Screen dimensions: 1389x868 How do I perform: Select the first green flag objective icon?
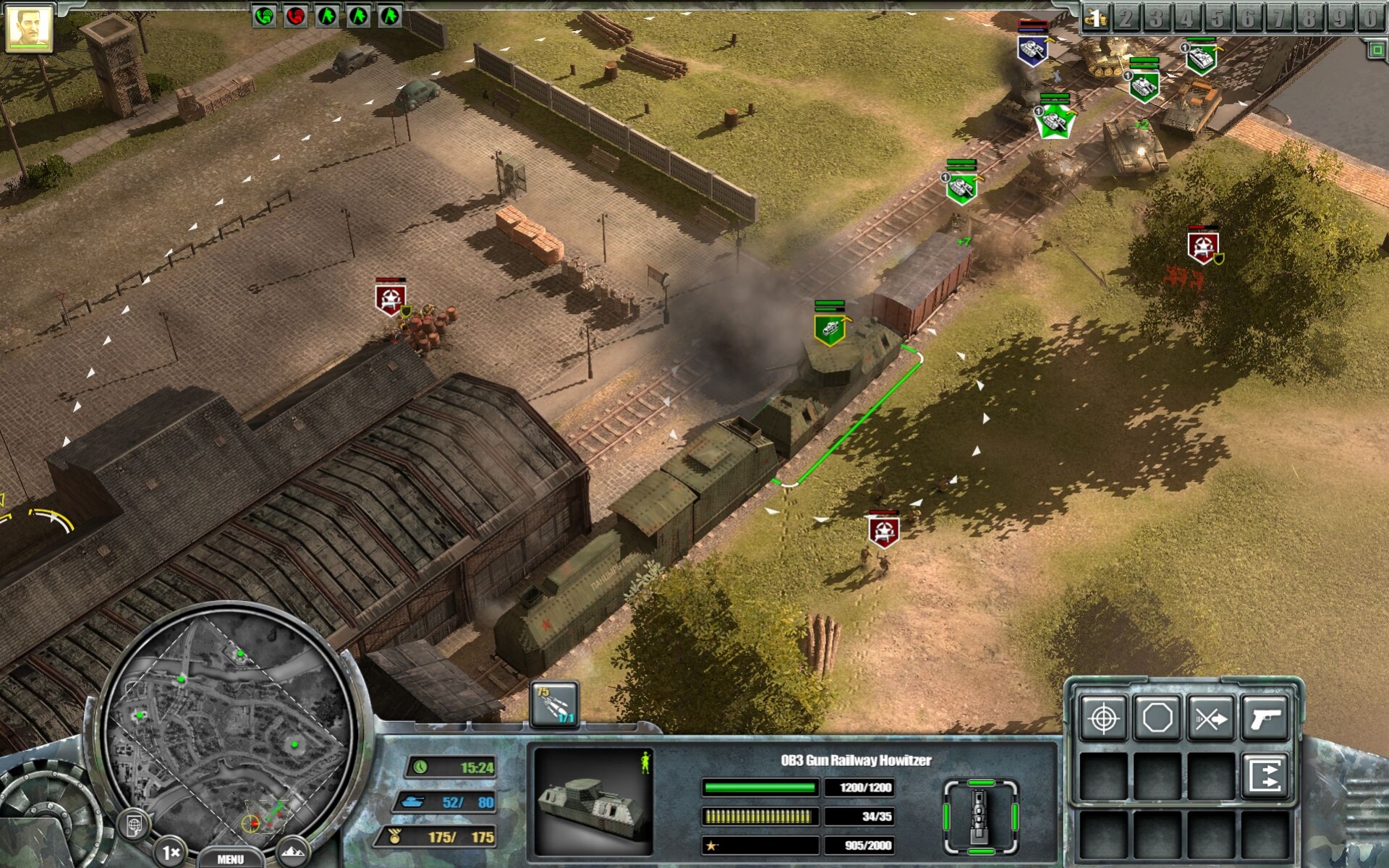(x=327, y=15)
